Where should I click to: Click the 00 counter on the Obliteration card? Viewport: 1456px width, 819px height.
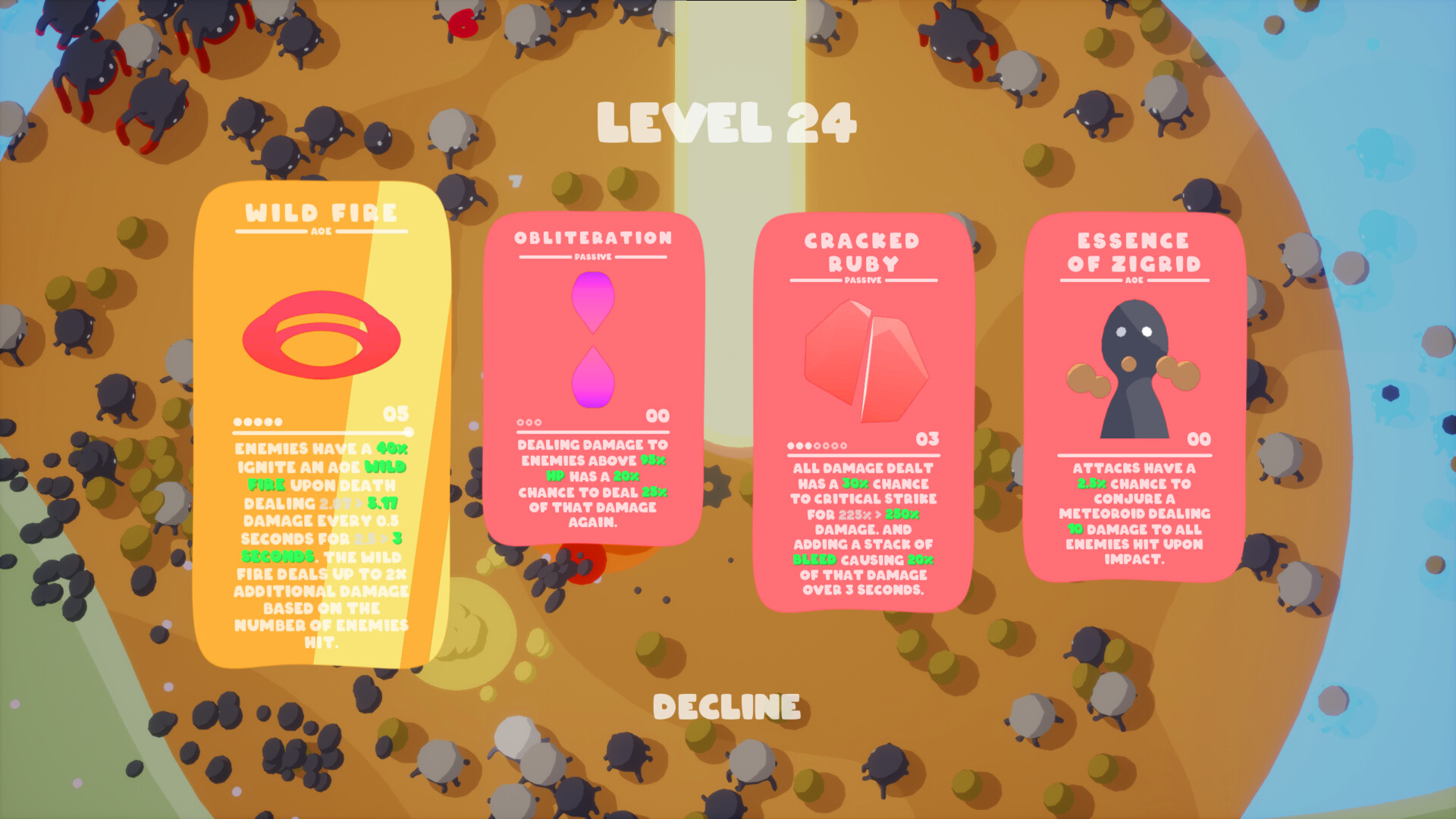[x=657, y=415]
